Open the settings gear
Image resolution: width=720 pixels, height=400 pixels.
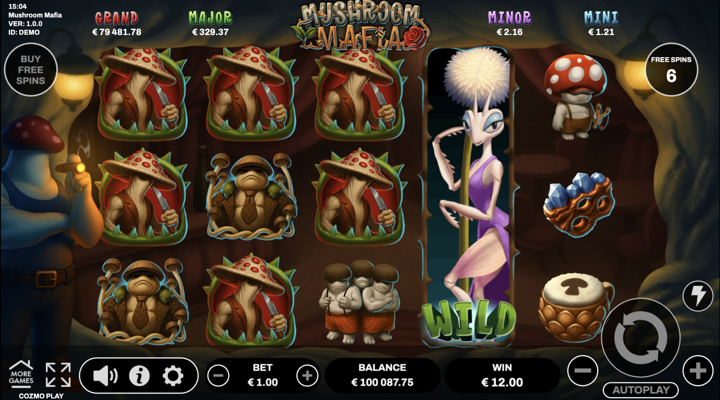173,376
